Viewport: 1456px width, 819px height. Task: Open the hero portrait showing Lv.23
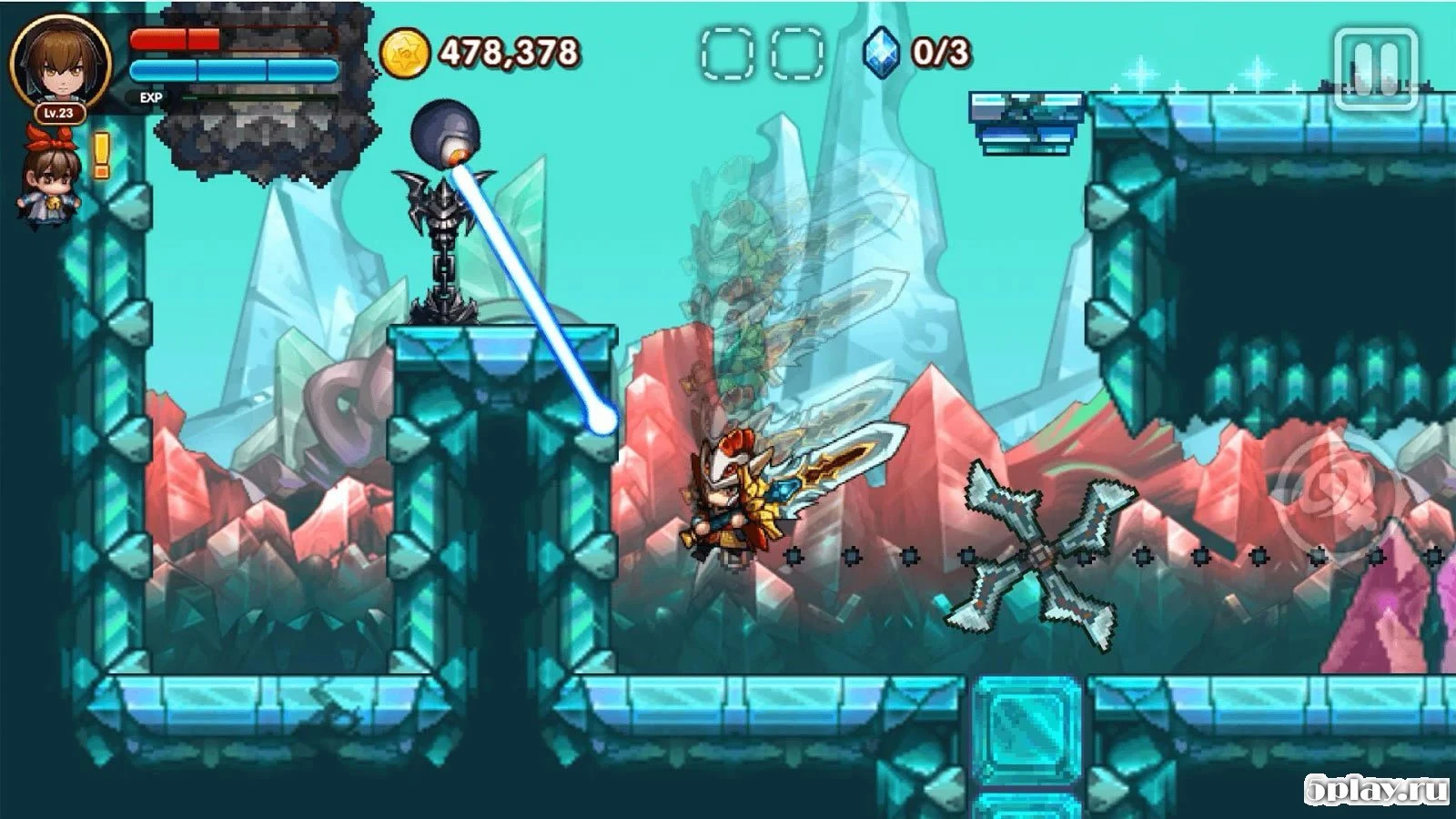pyautogui.click(x=60, y=64)
